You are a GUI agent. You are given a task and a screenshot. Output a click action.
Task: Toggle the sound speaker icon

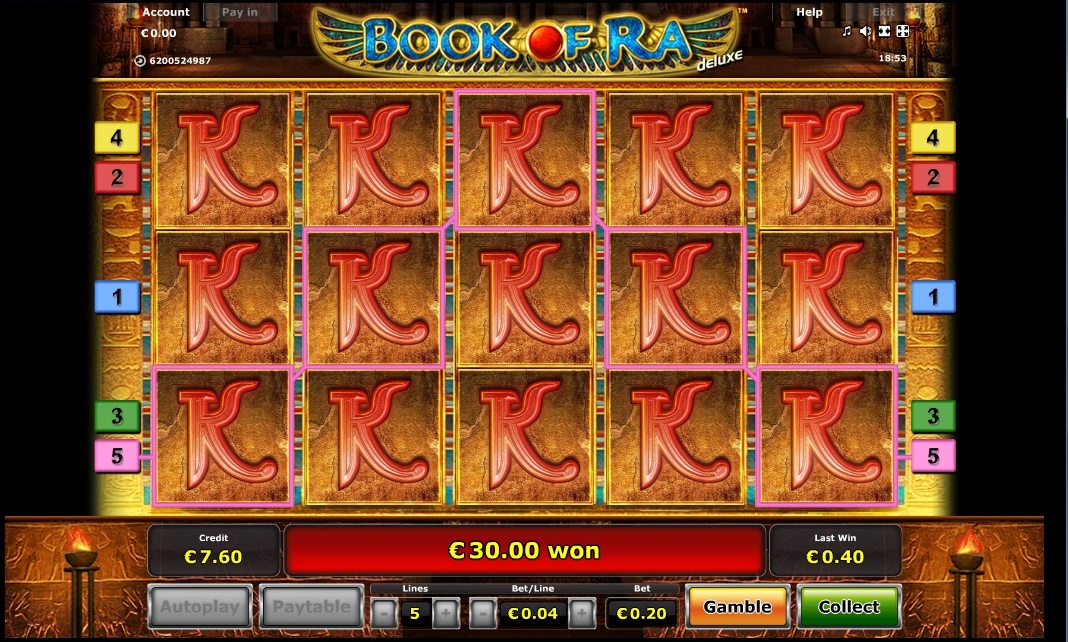coord(865,32)
